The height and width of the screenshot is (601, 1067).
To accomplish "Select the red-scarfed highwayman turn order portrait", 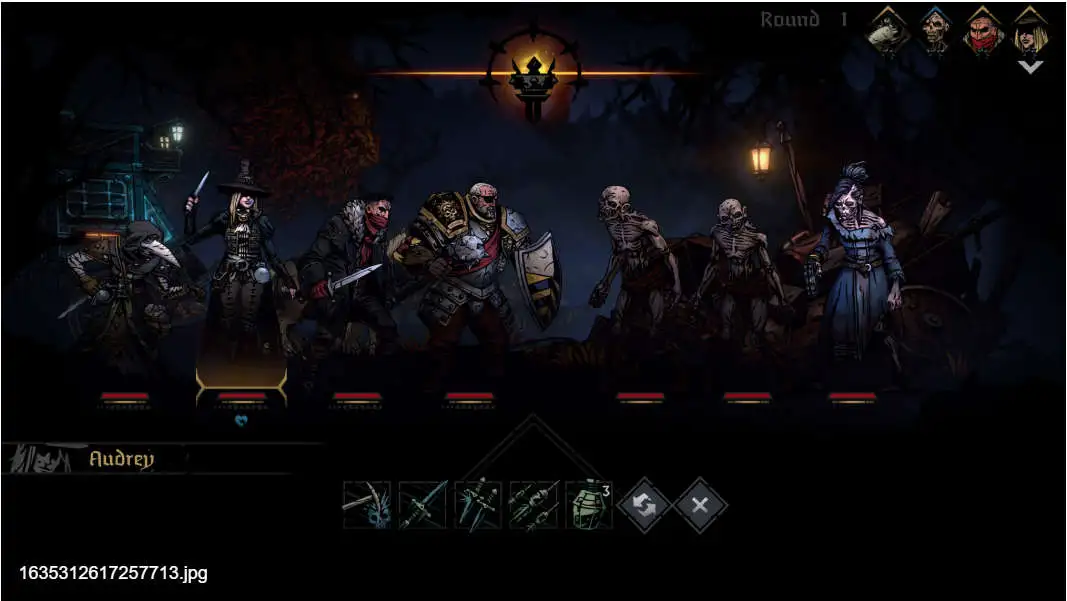I will click(x=983, y=33).
